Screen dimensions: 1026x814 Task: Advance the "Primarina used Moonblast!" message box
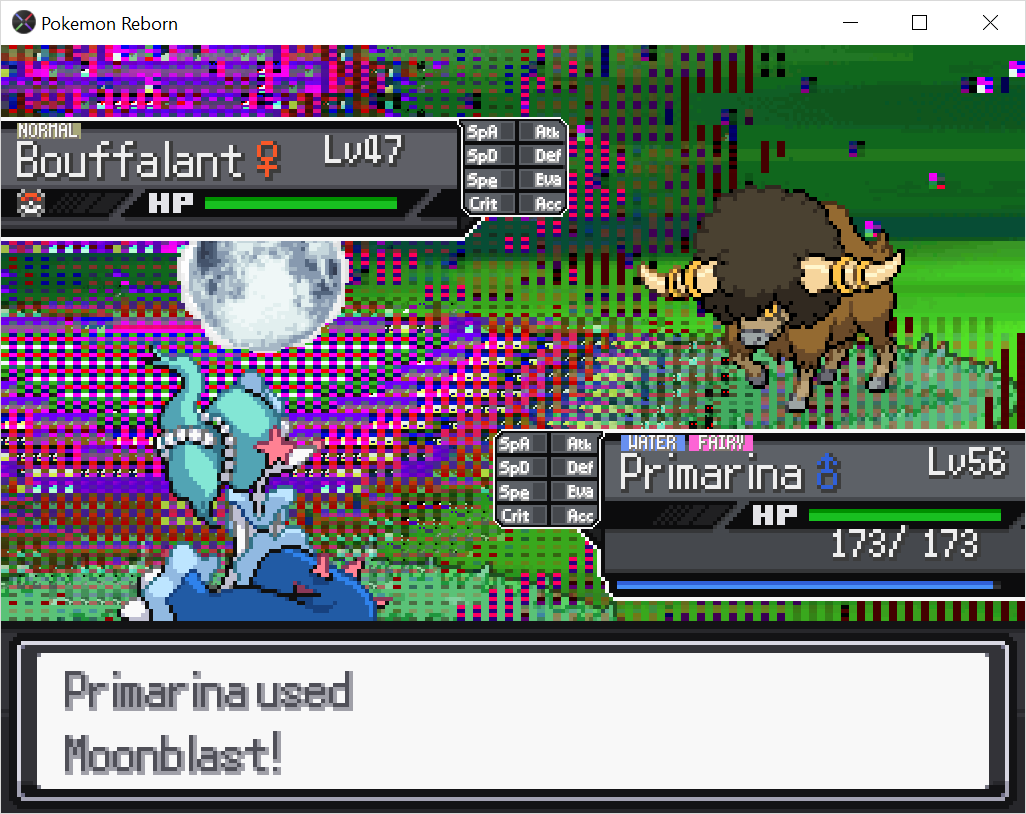[512, 720]
